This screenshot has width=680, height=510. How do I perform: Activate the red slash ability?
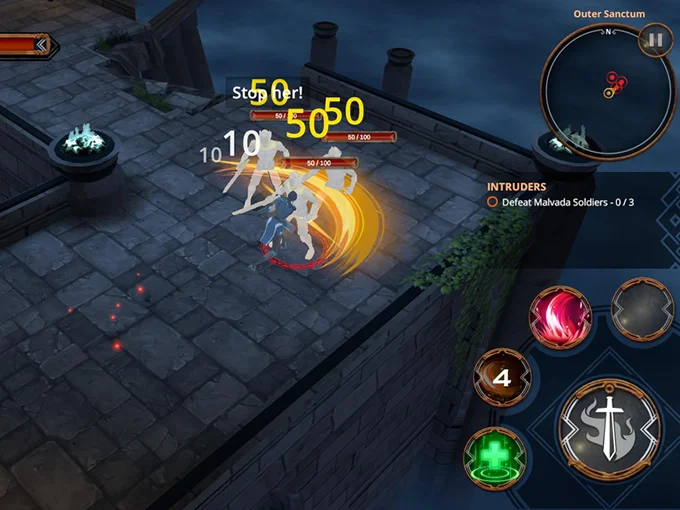click(561, 316)
